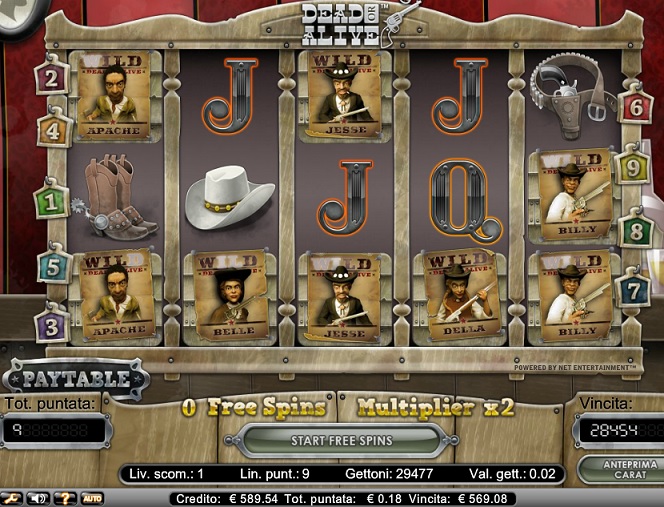Open the wrench settings icon
This screenshot has width=664, height=507.
12,497
